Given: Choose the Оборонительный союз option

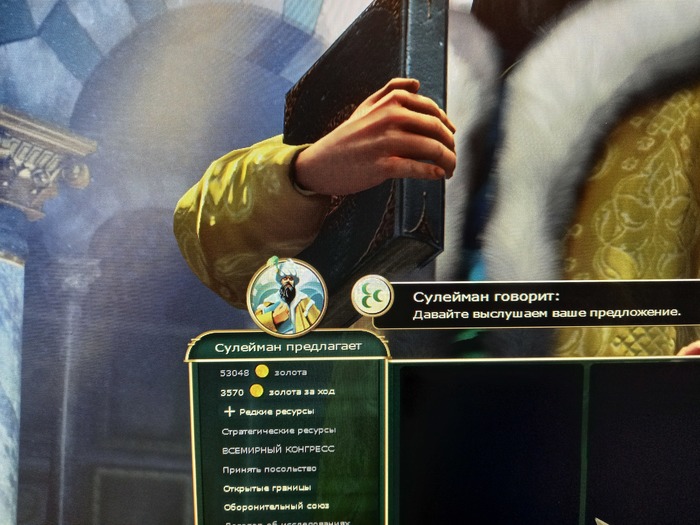Looking at the screenshot, I should click(273, 506).
